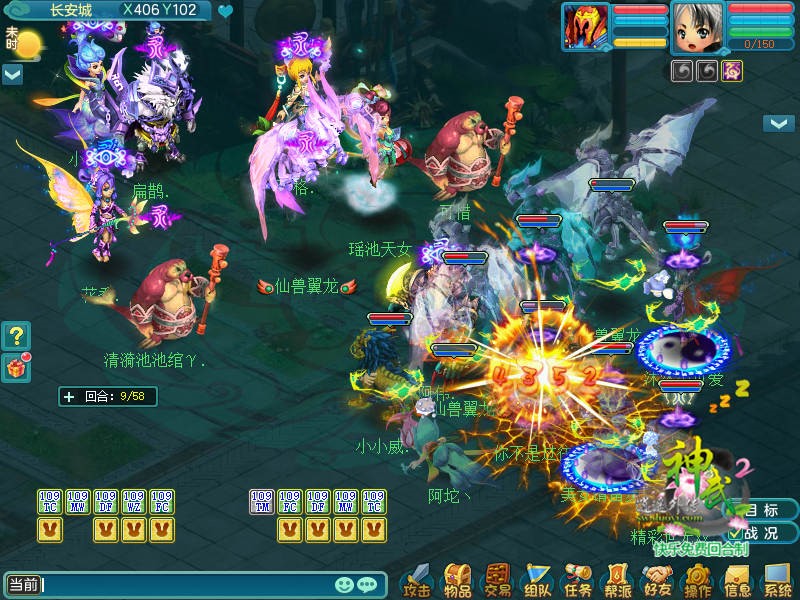This screenshot has width=800, height=600.
Task: Open the 信息 (Messages) envelope
Action: (x=737, y=578)
